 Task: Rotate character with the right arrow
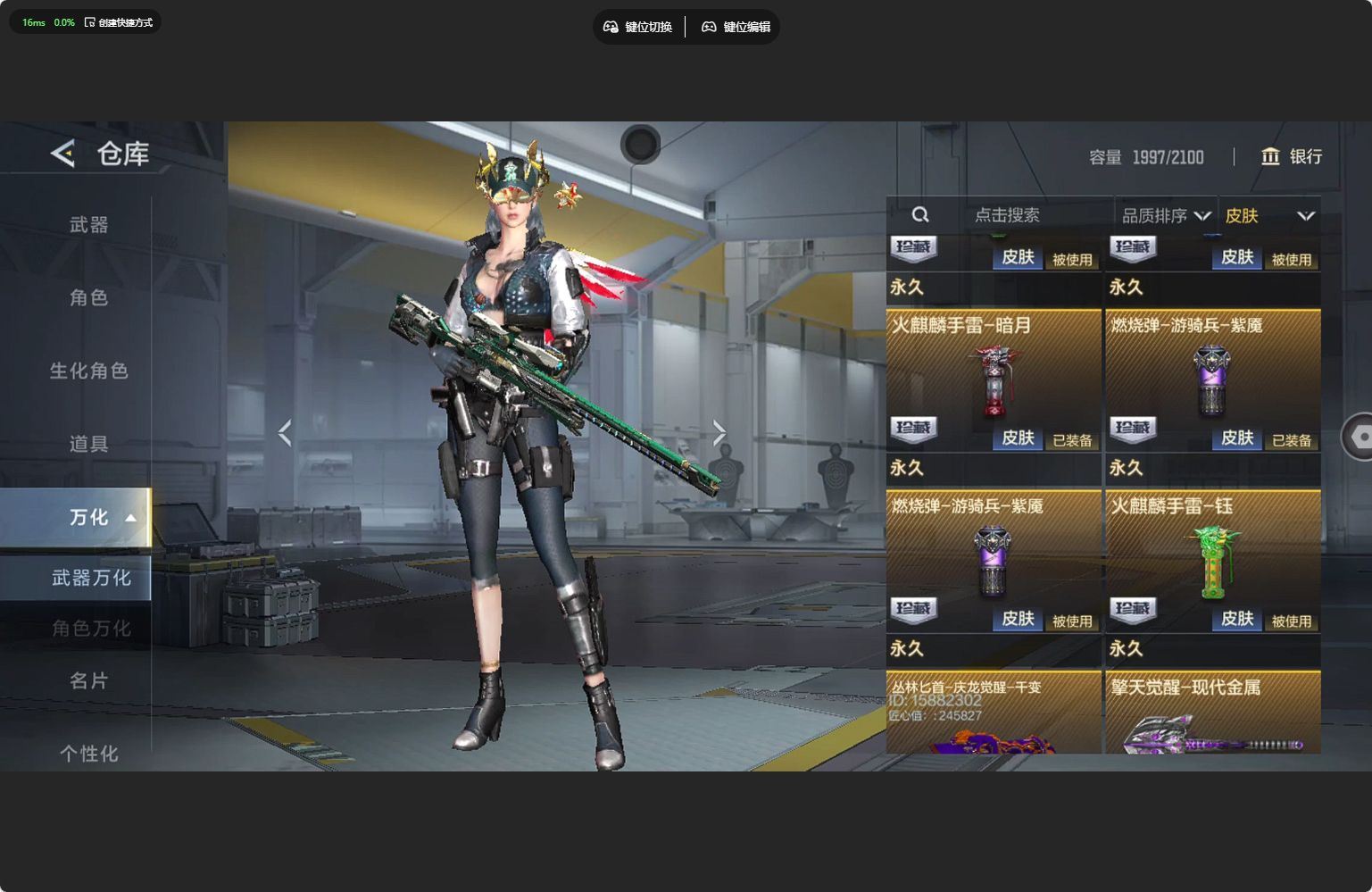pyautogui.click(x=719, y=433)
